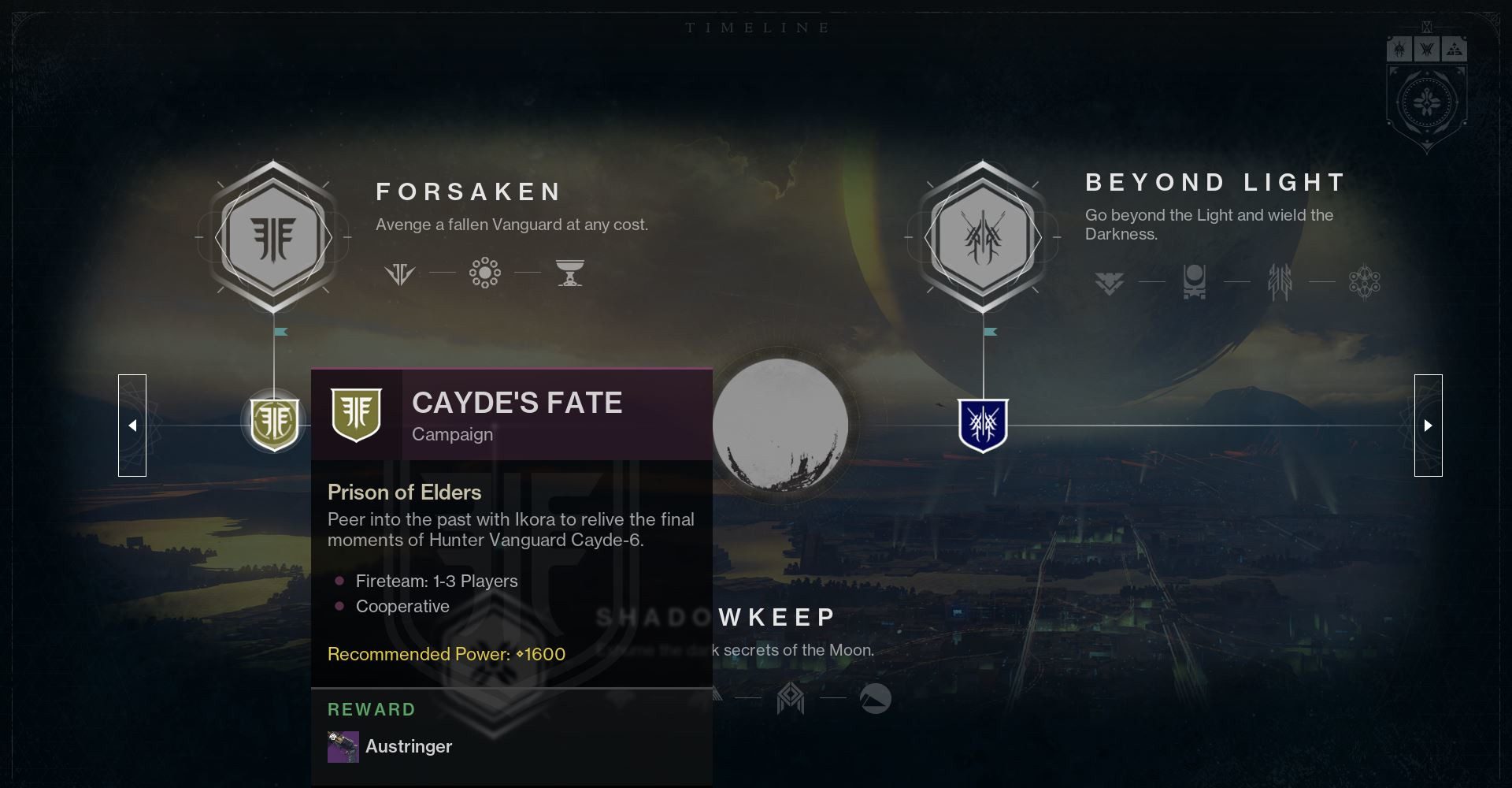
Task: Go to the previous timeline page
Action: pyautogui.click(x=132, y=426)
